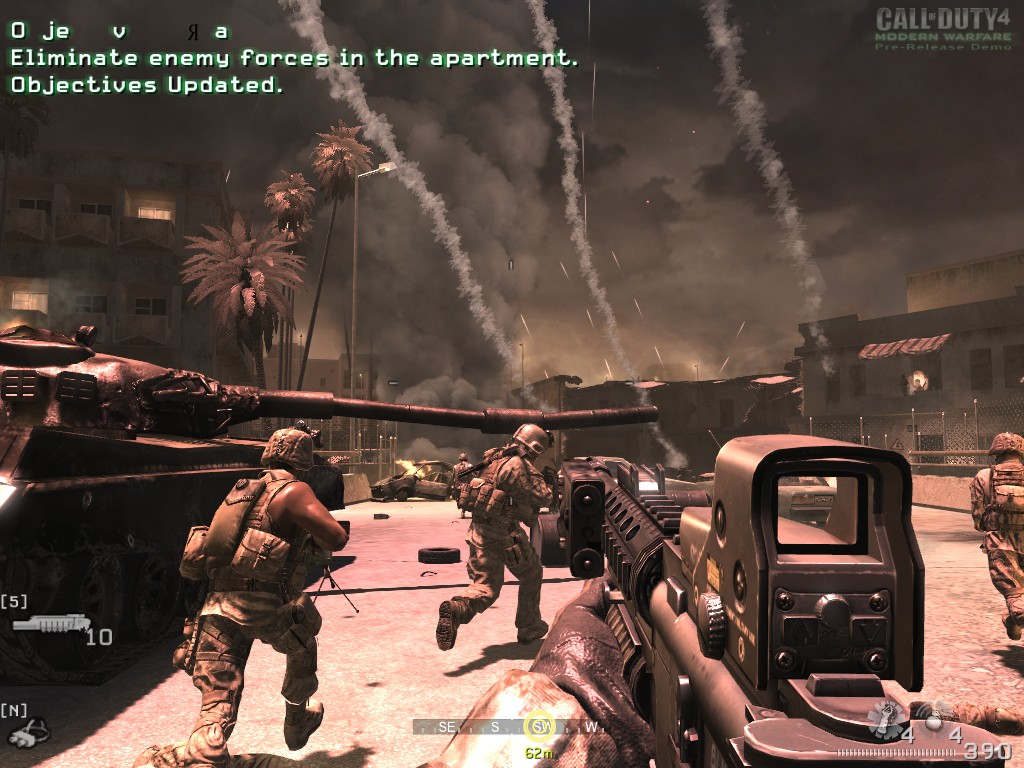This screenshot has height=768, width=1024.
Task: Toggle the night vision goggles icon
Action: tap(28, 733)
